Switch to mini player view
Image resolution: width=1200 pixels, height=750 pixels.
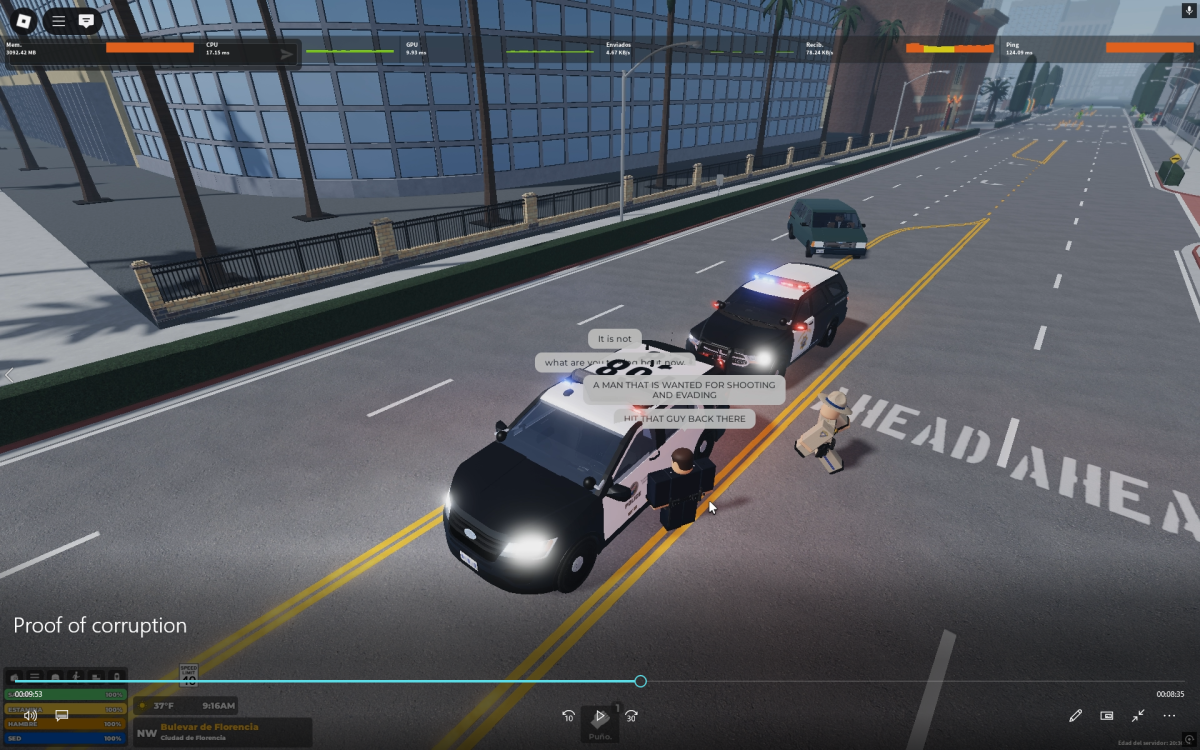[x=1106, y=716]
